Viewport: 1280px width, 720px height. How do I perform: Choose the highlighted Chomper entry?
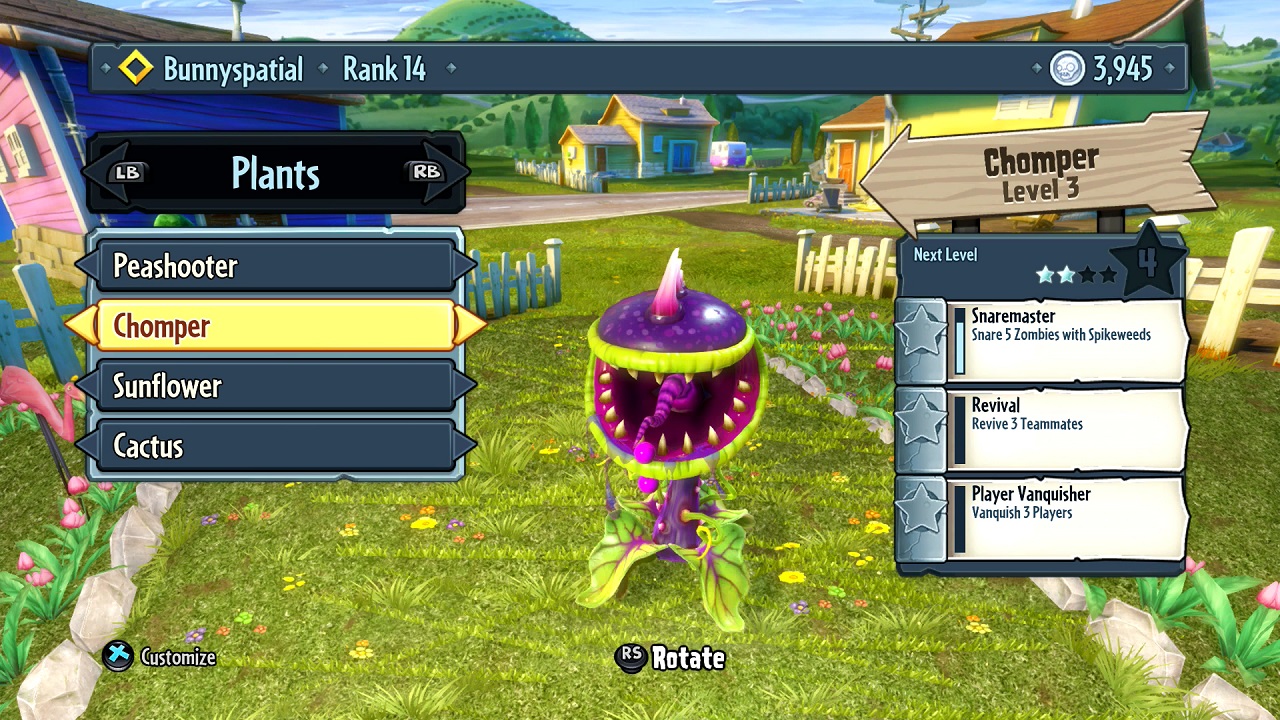point(275,326)
